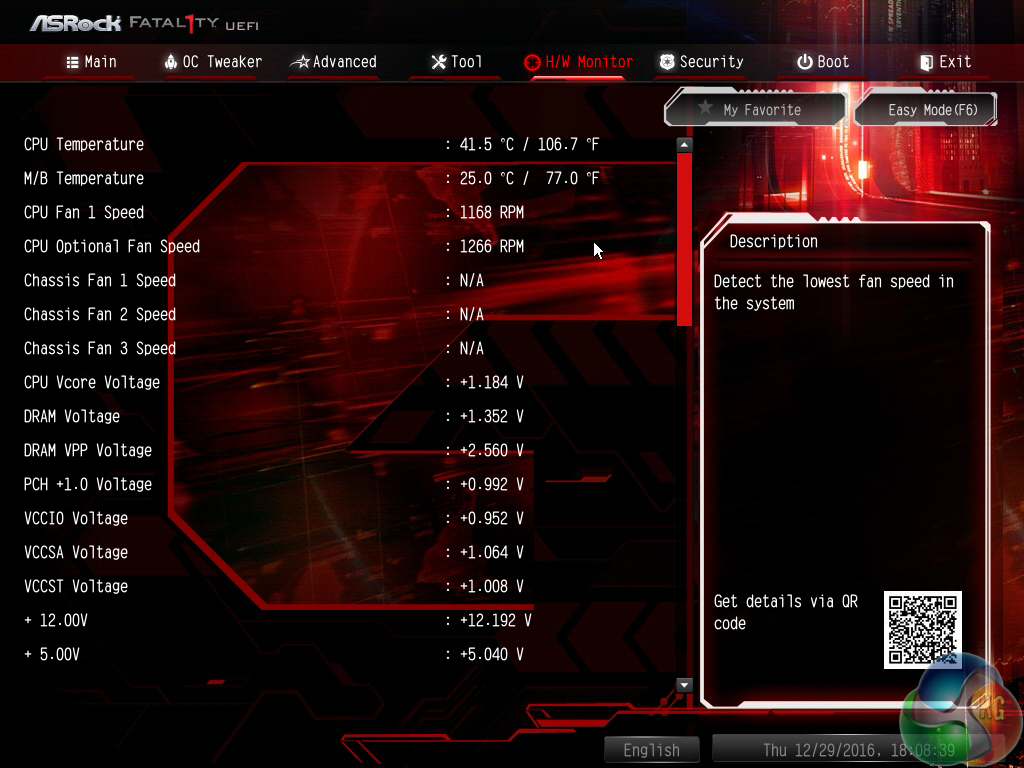The width and height of the screenshot is (1024, 768).
Task: Click the H/W Monitor tab
Action: pyautogui.click(x=578, y=62)
